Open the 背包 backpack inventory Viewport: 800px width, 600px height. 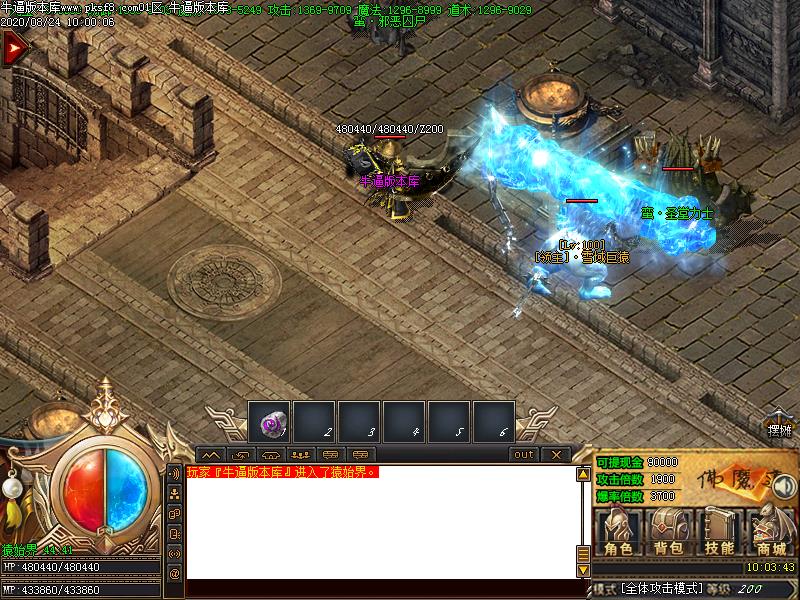coord(668,530)
